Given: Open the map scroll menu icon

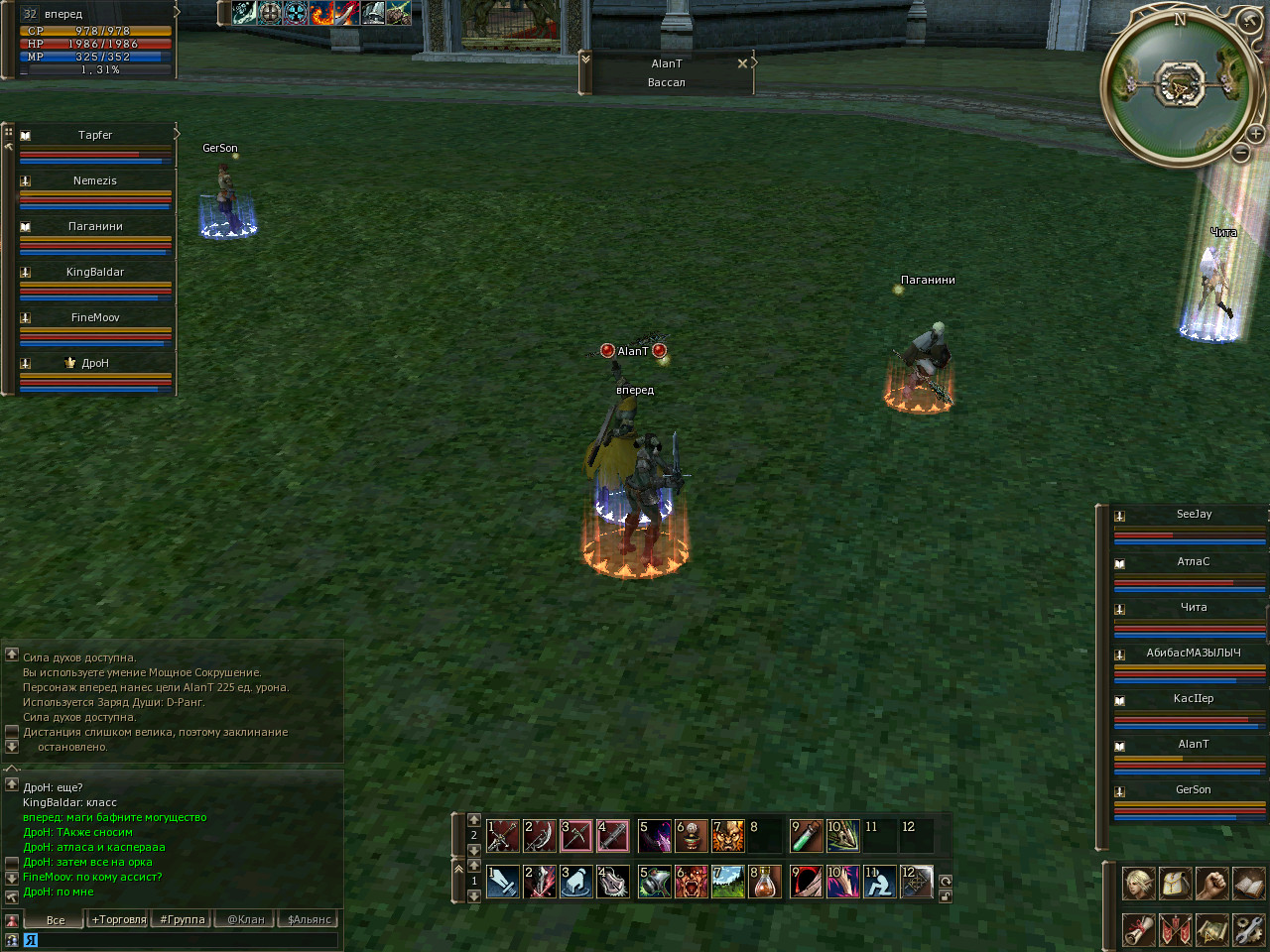Looking at the screenshot, I should (1211, 929).
